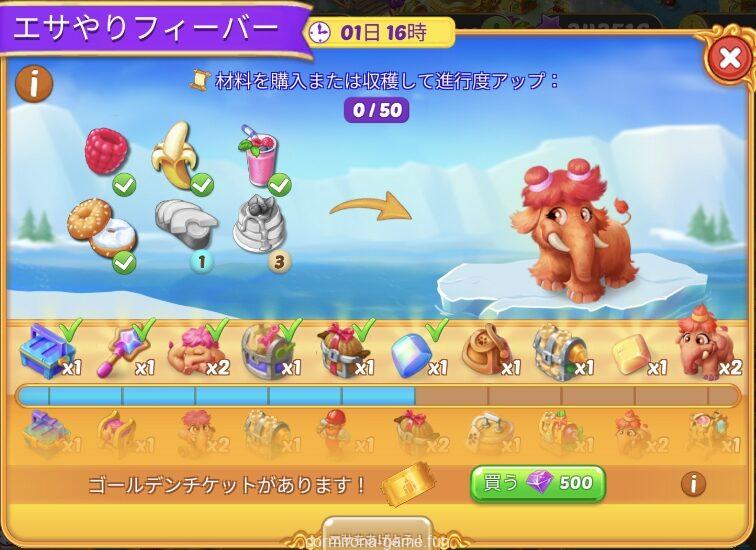View the final mammoth reward x2
This screenshot has height=550, width=756.
pyautogui.click(x=703, y=346)
